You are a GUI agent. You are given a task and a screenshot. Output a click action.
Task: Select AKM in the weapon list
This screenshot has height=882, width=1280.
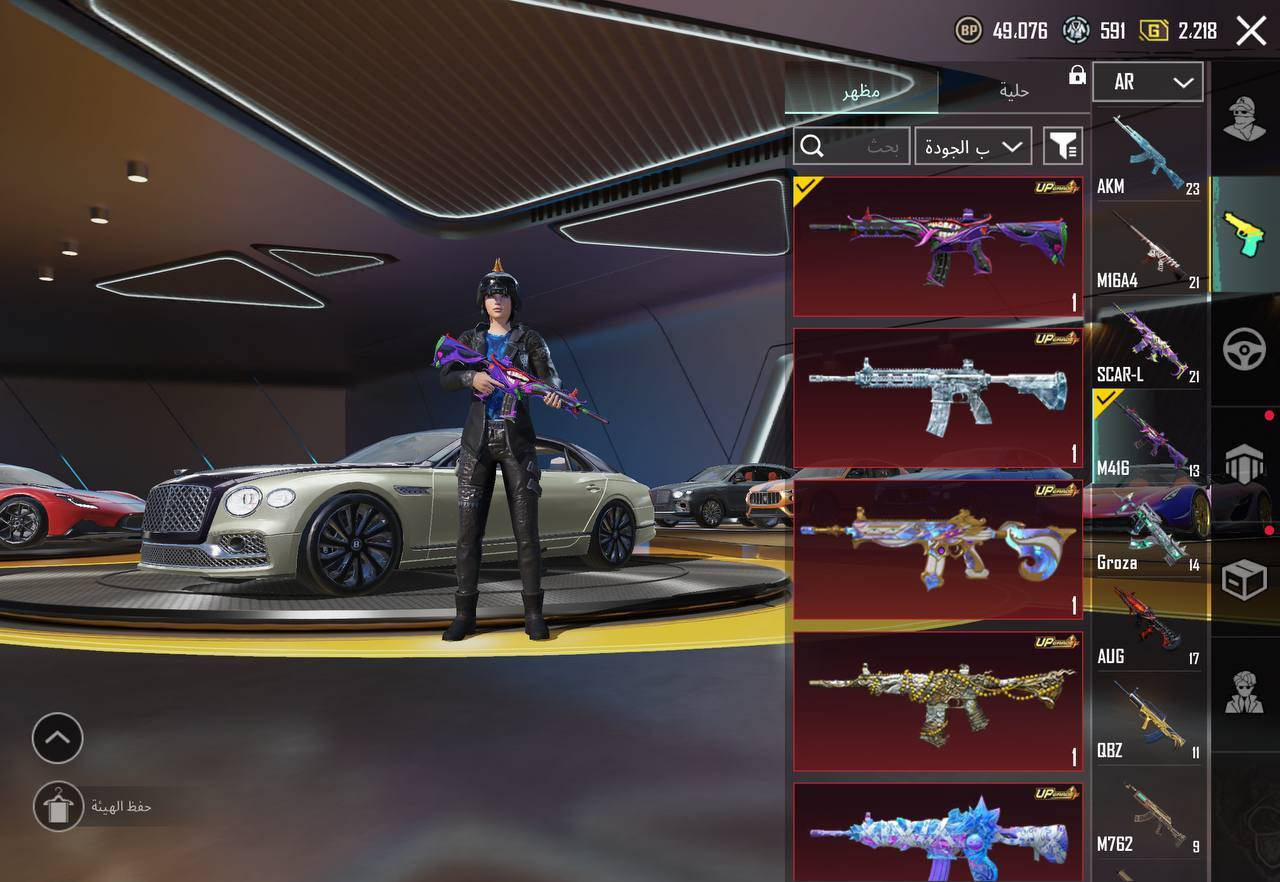point(1148,155)
